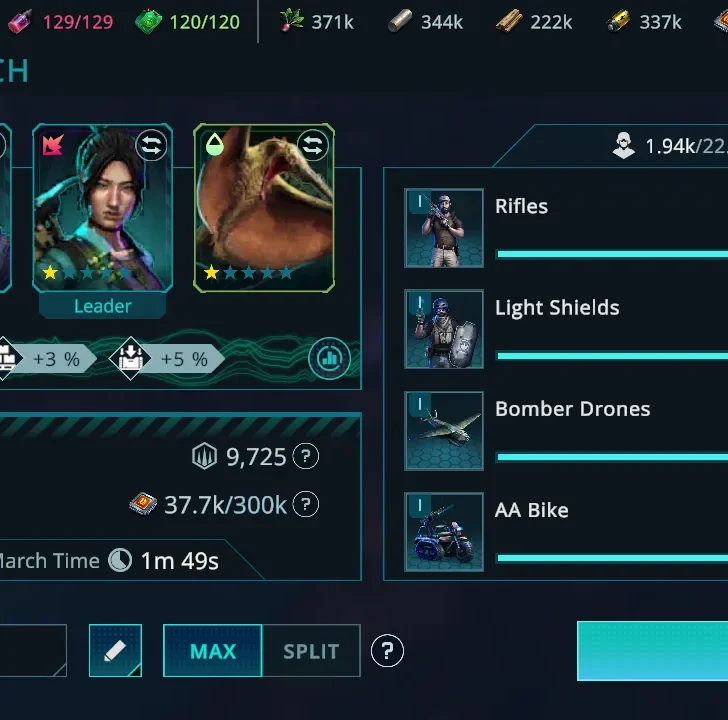This screenshot has height=720, width=728.
Task: Choose the SPLIT troop option
Action: 311,651
